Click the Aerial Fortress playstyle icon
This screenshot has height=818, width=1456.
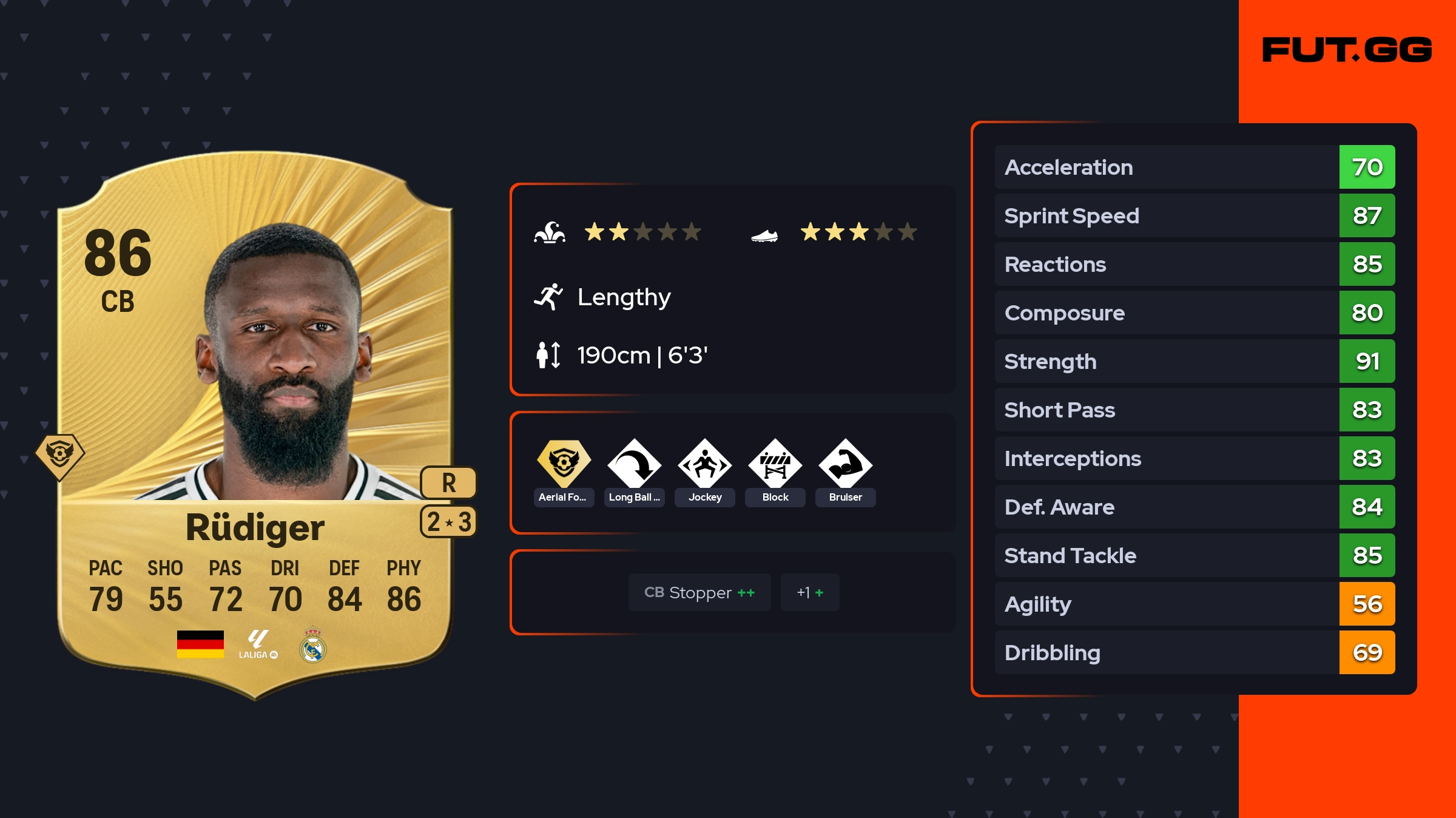click(x=564, y=464)
